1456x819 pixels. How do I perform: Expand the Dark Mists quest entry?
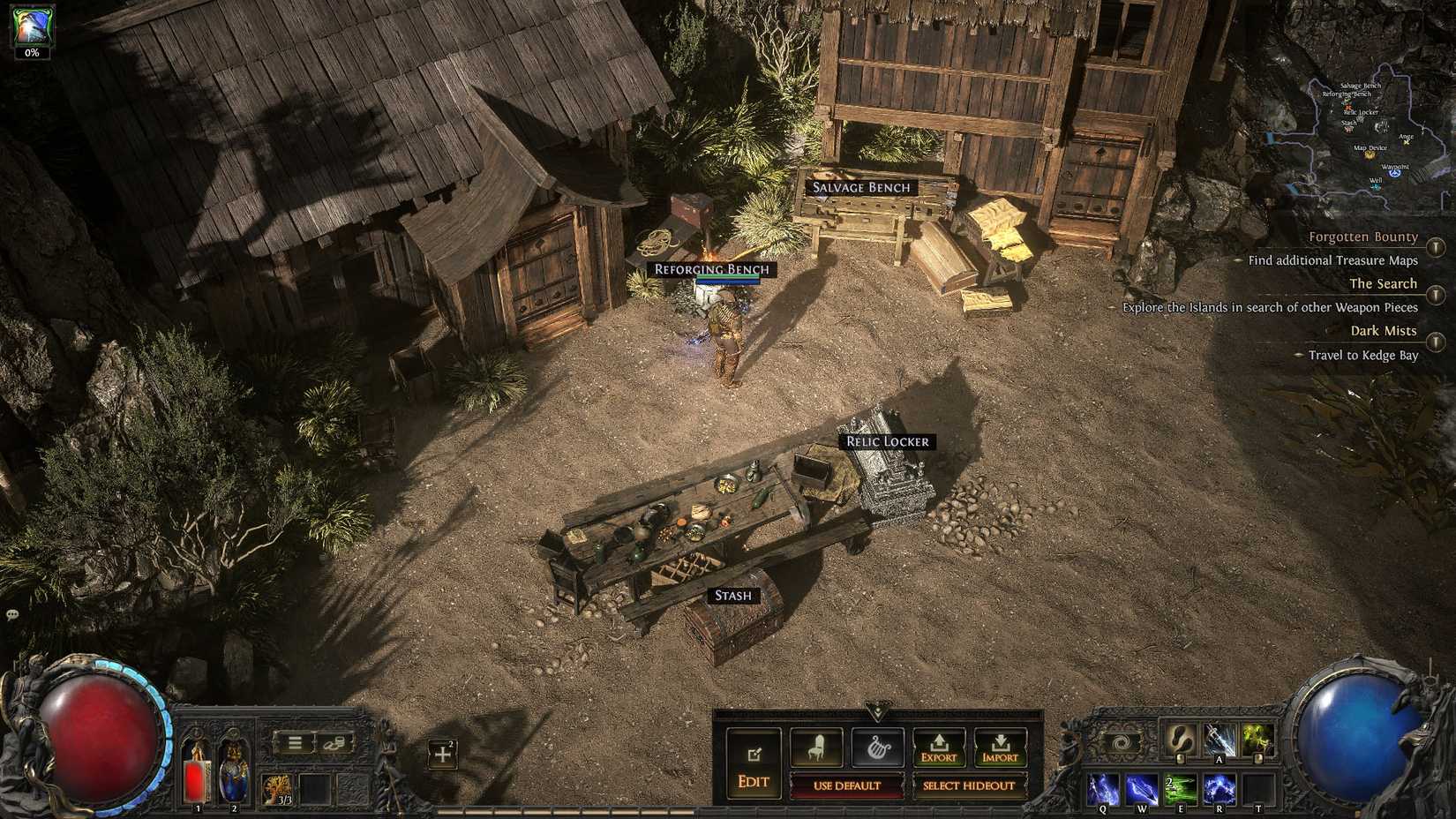(x=1383, y=330)
